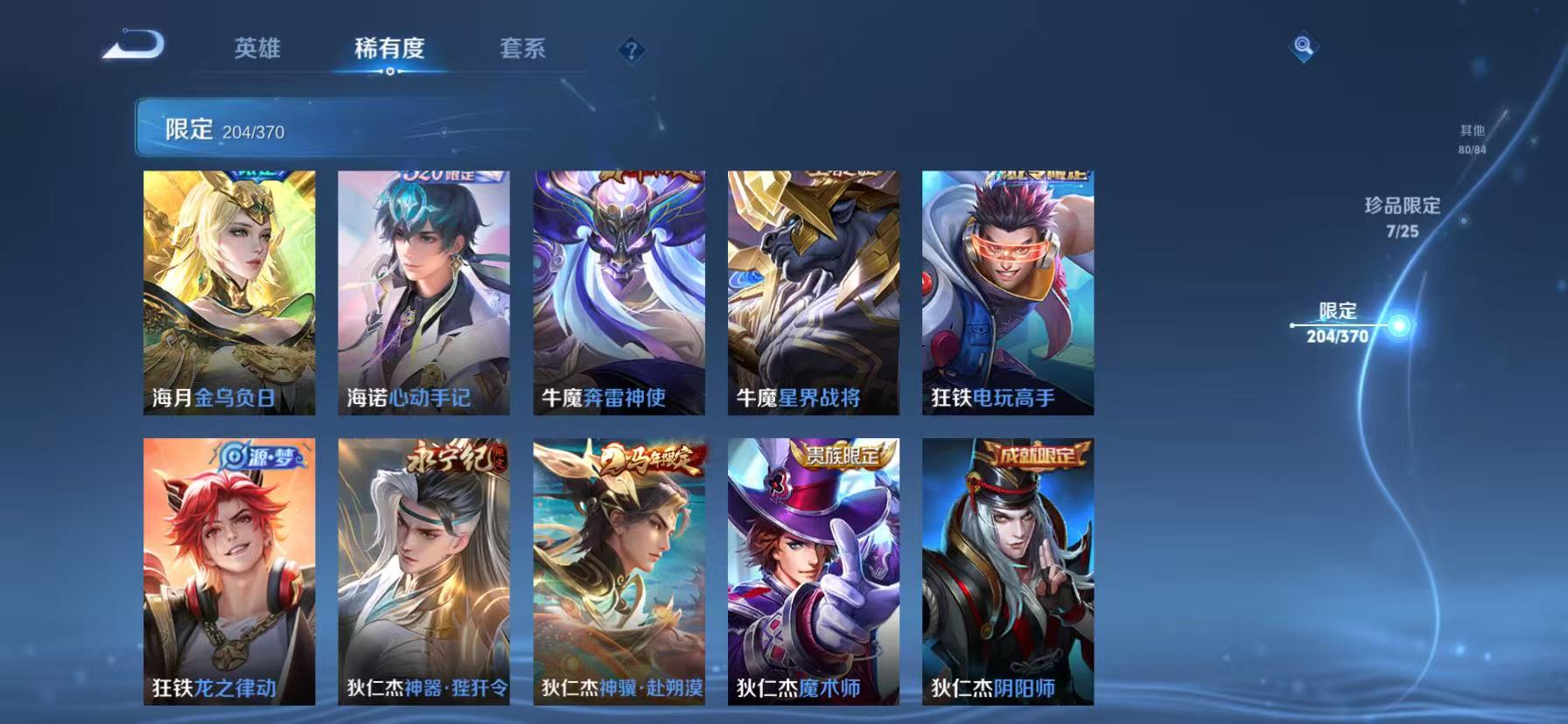Click the glowing node on the right timeline
This screenshot has width=1568, height=724.
[1399, 324]
